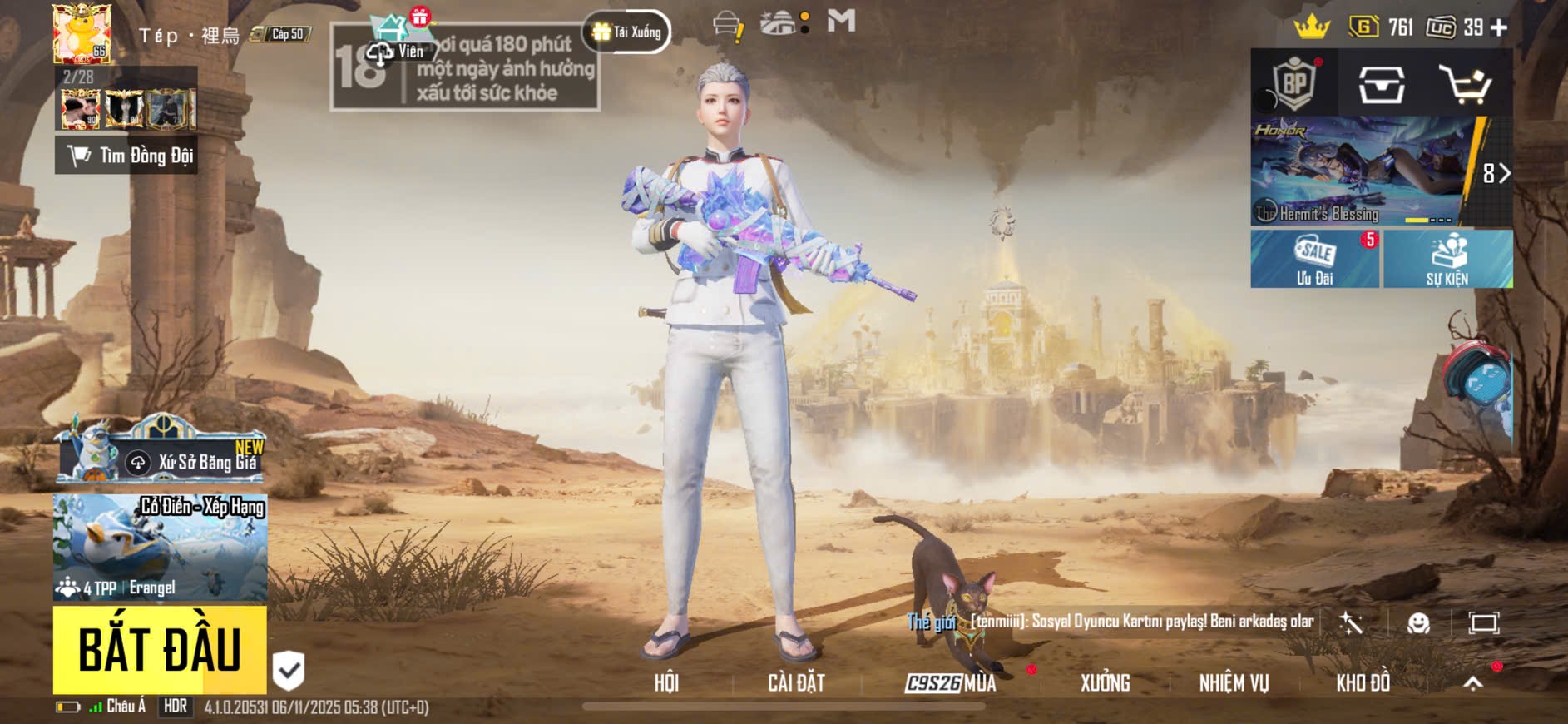
Task: Open the emote smiley face icon
Action: point(1418,623)
